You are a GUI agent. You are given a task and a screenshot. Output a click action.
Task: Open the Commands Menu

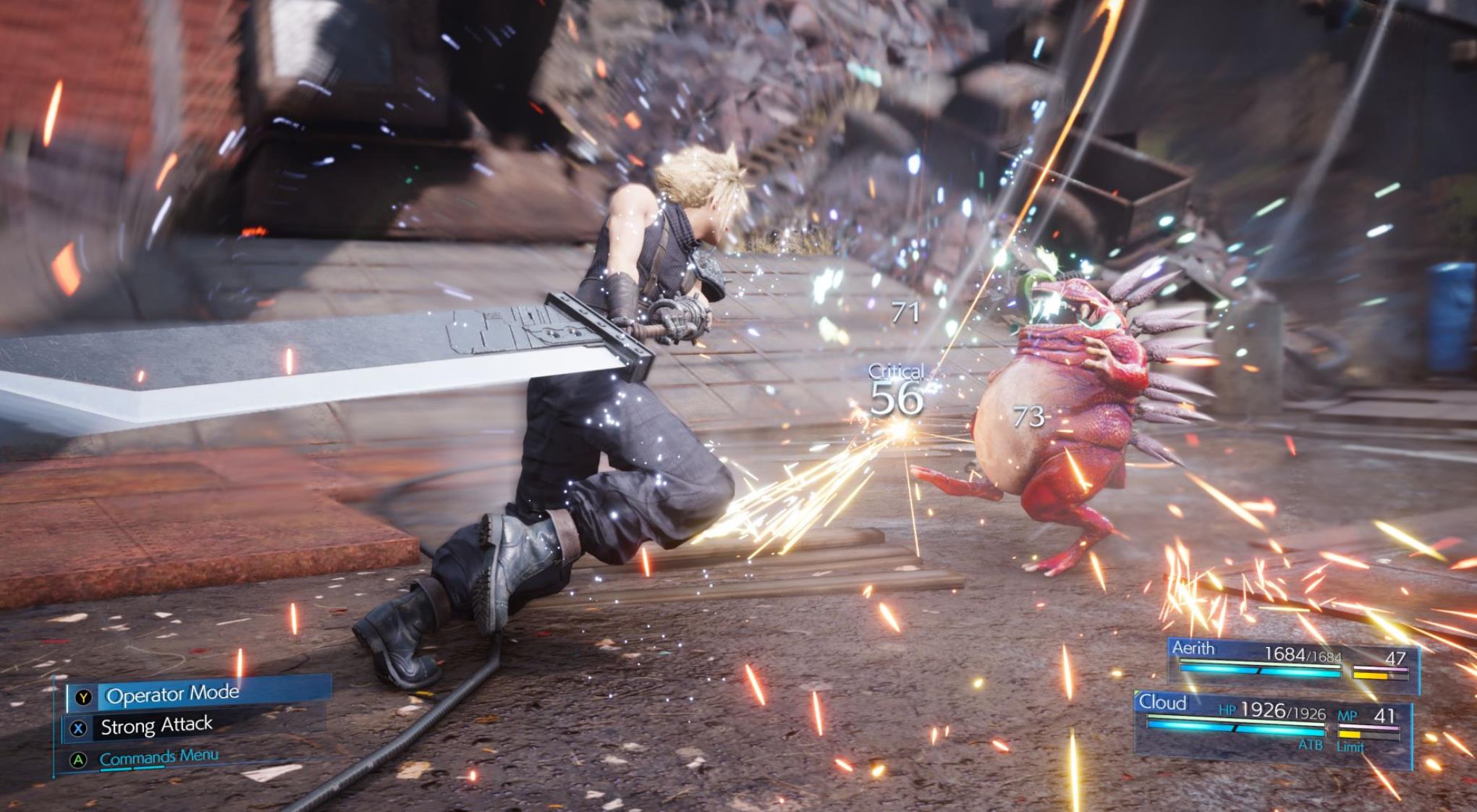(158, 758)
